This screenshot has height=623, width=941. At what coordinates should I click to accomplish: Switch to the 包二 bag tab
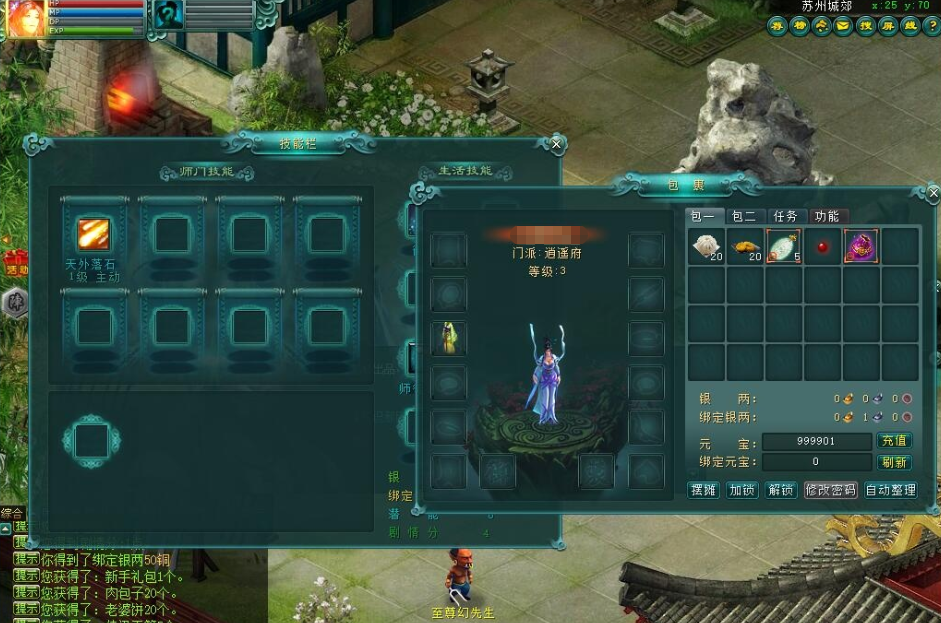(743, 216)
